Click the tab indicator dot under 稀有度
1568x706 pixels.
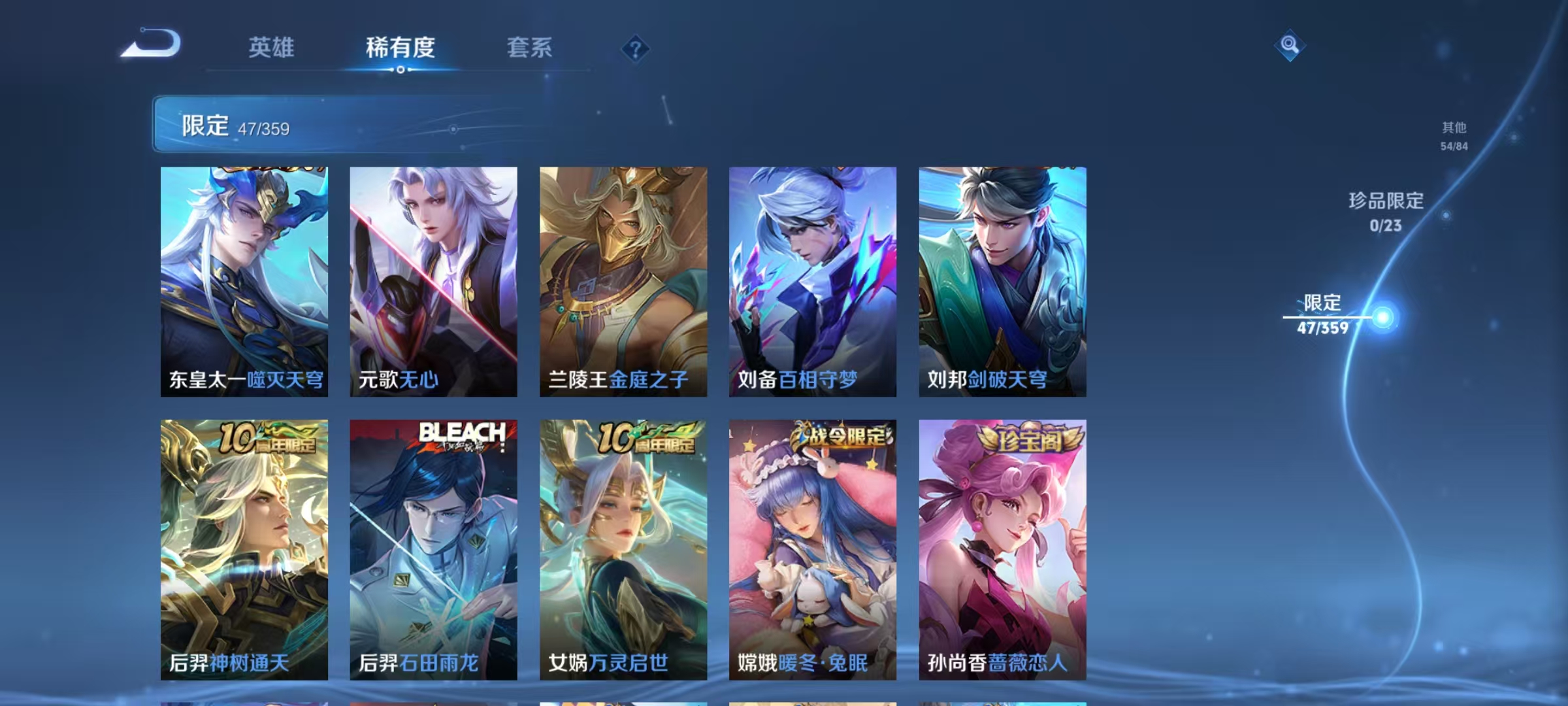[400, 71]
